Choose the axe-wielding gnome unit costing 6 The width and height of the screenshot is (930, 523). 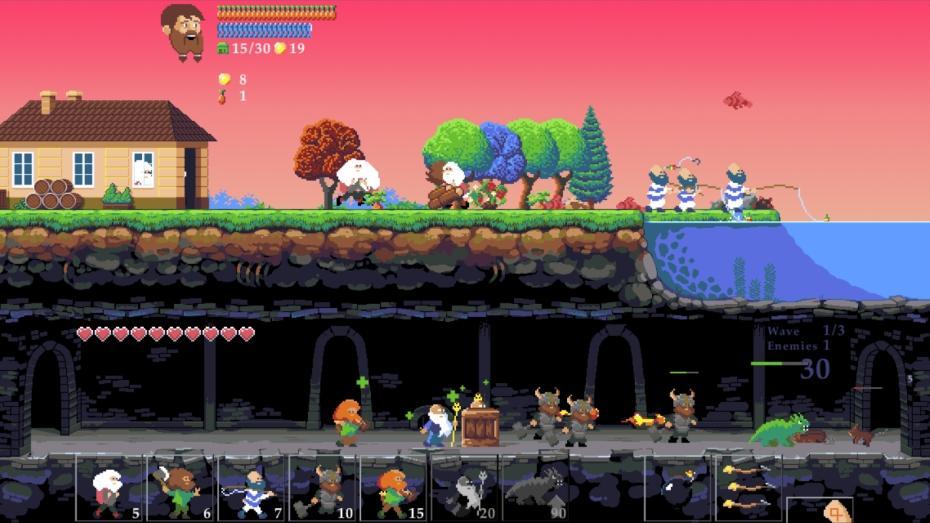[181, 487]
